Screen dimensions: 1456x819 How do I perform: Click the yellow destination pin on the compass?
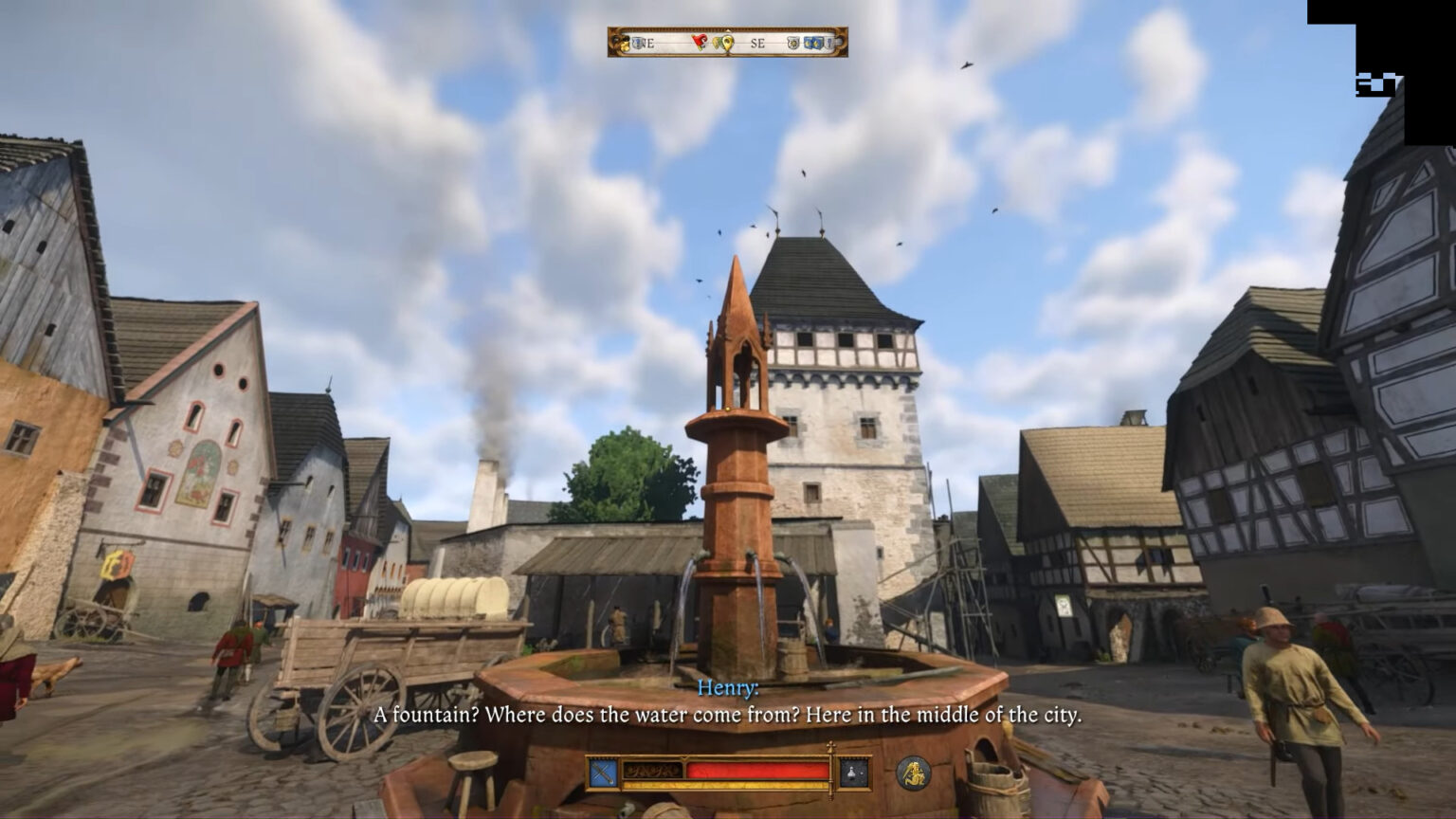(728, 42)
